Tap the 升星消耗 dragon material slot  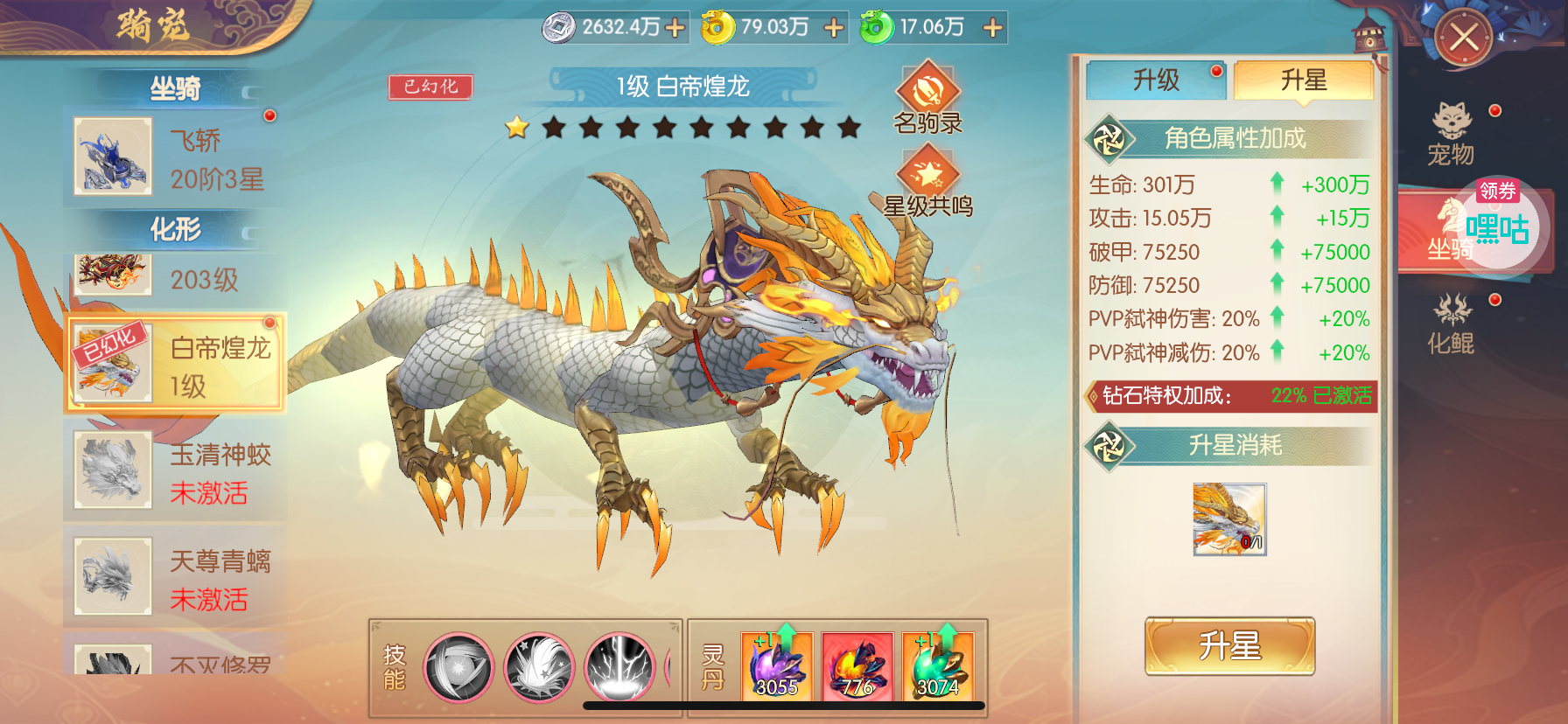tap(1229, 519)
